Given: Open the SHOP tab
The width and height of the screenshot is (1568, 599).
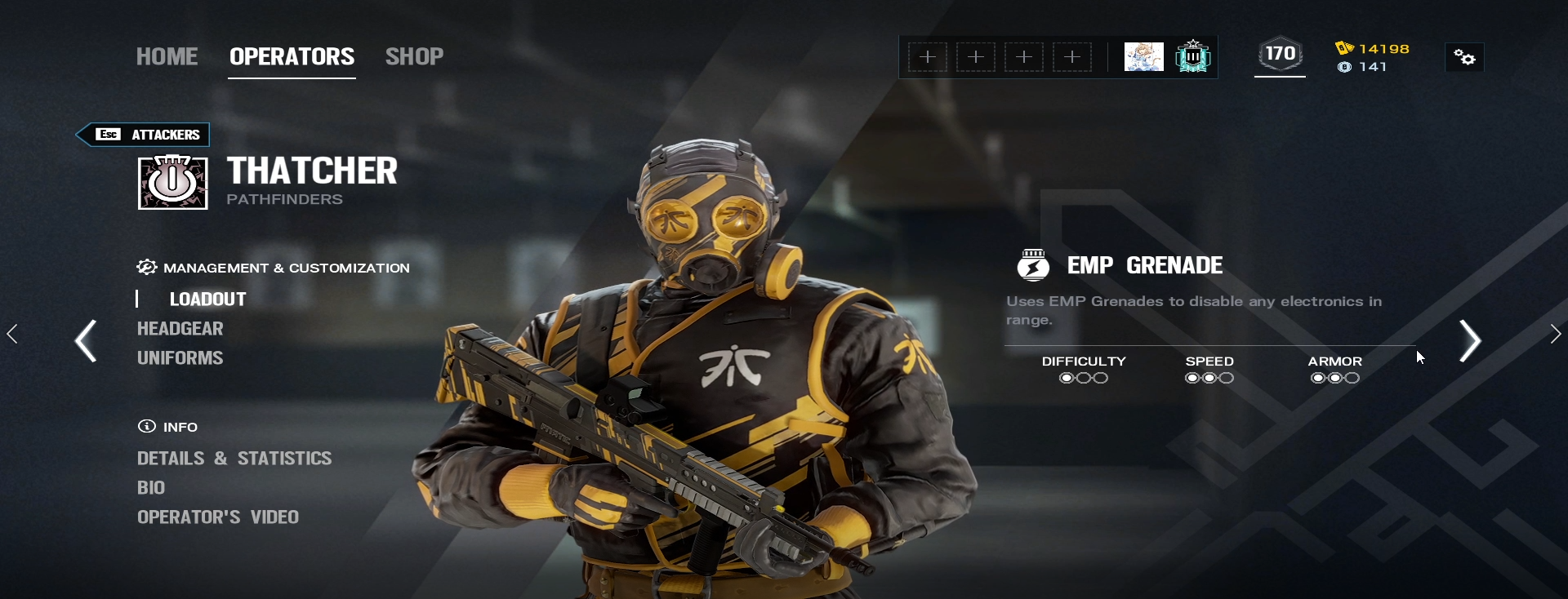Looking at the screenshot, I should tap(414, 55).
